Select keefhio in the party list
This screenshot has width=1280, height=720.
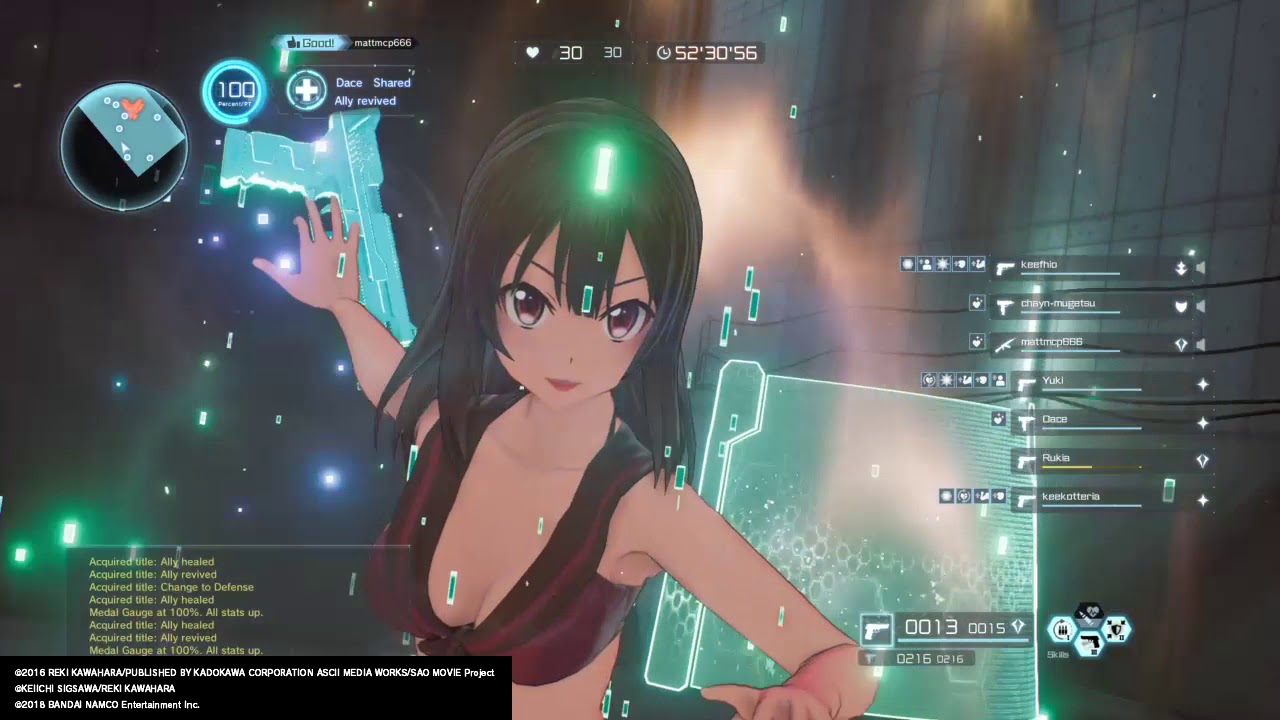click(1069, 266)
